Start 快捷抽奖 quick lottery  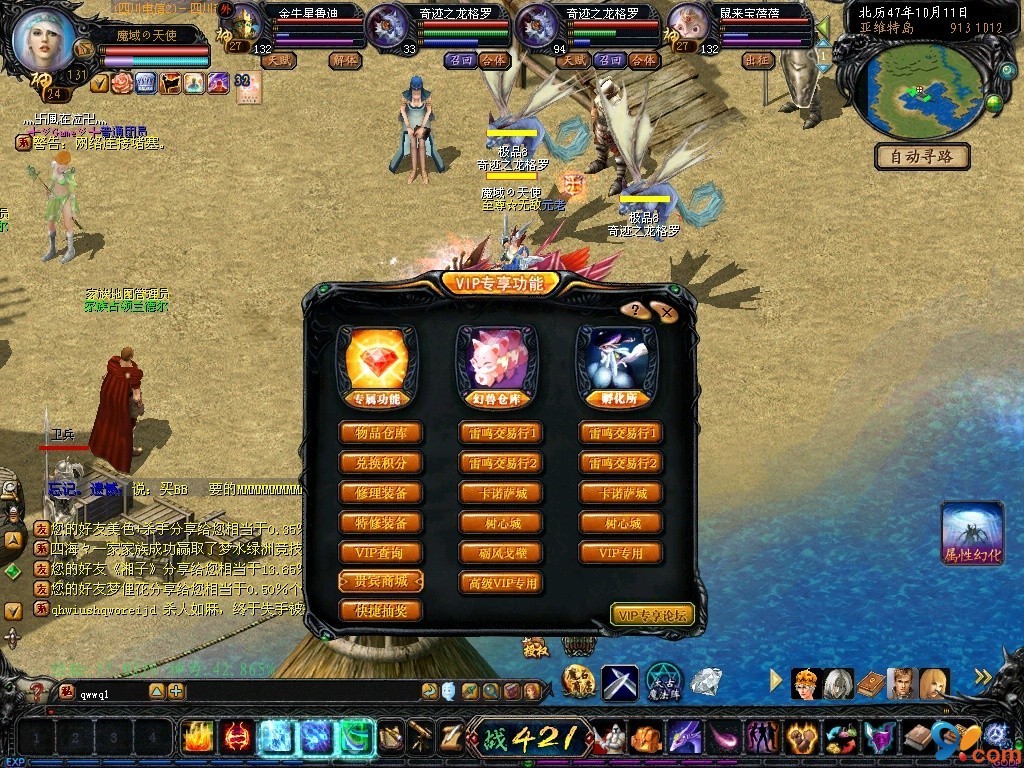click(x=381, y=610)
